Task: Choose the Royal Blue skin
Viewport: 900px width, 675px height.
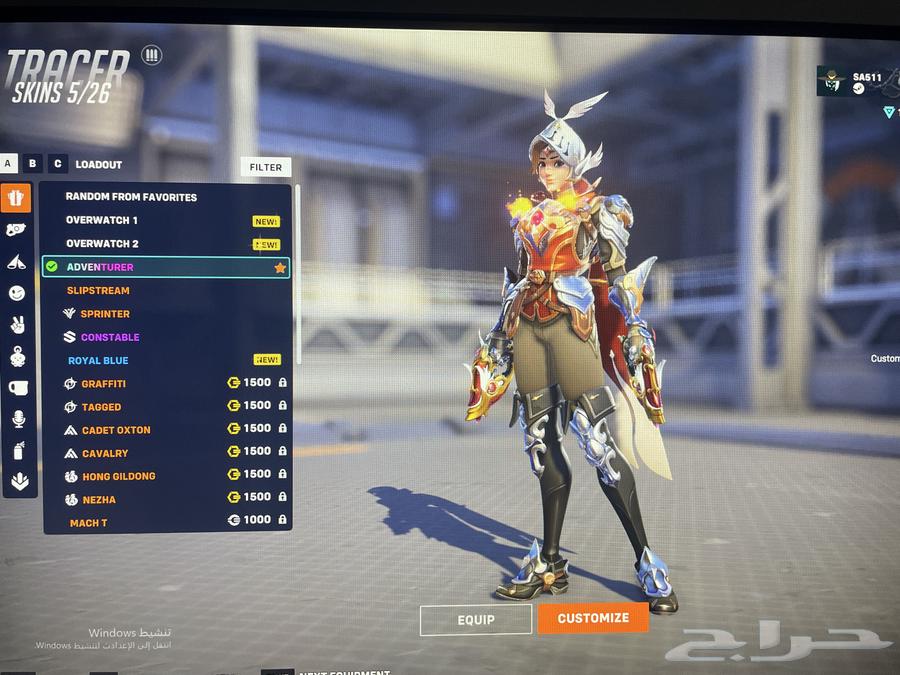Action: [98, 360]
